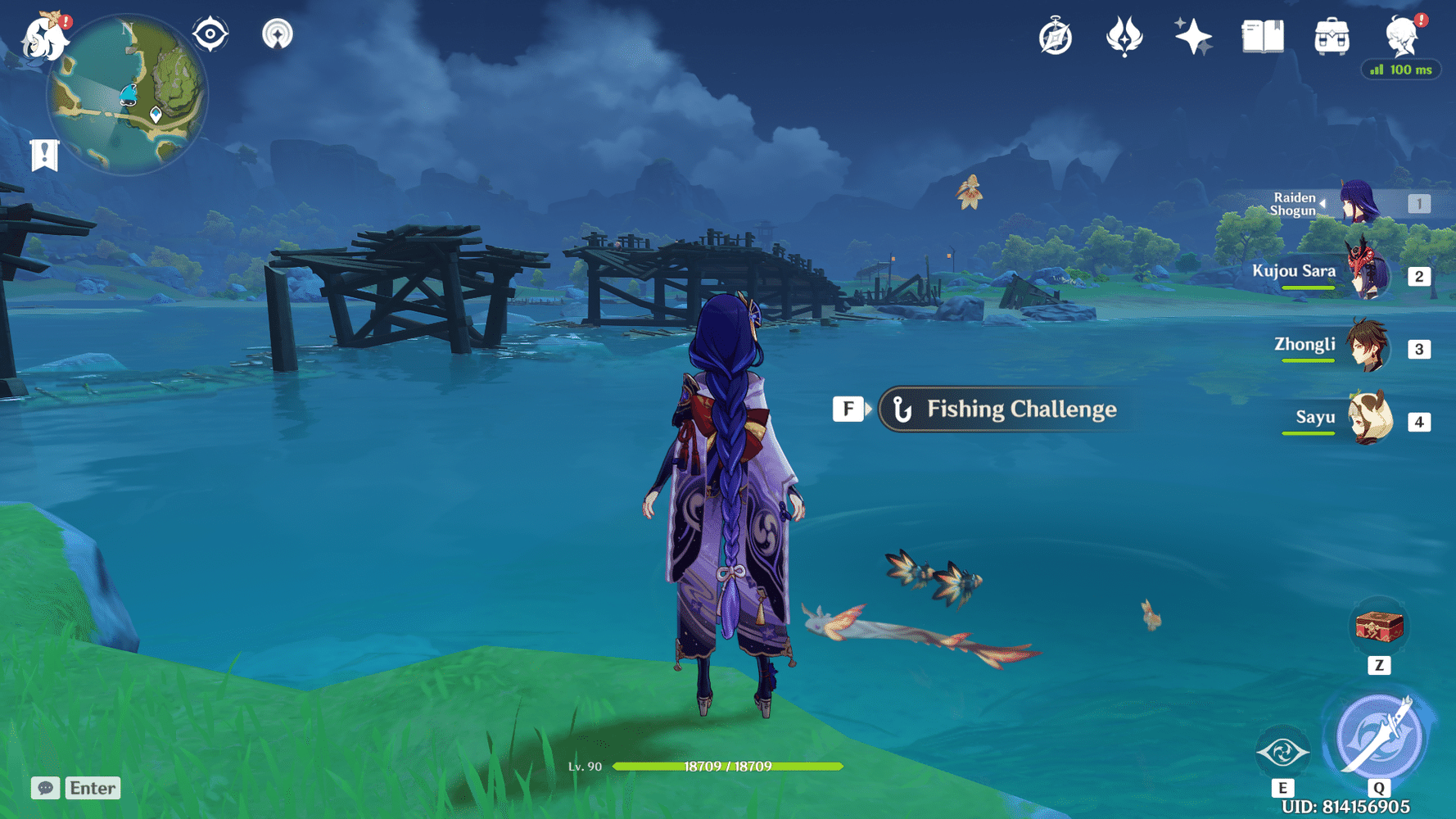Viewport: 1456px width, 819px height.
Task: Unleash Raiden's Elemental Burst
Action: click(x=1381, y=735)
